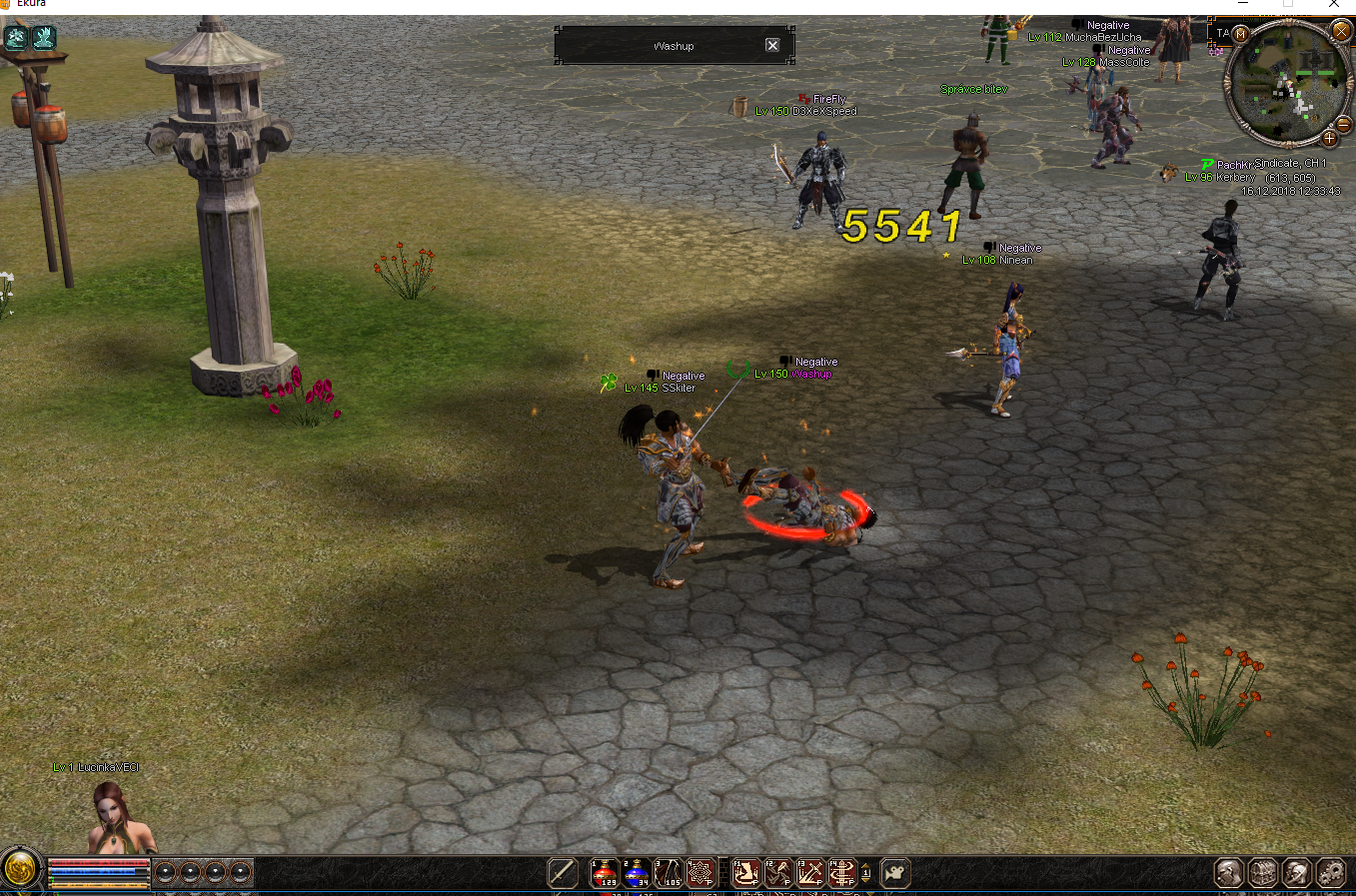
Task: Activate the star pattern skill in slot 4
Action: pos(700,873)
